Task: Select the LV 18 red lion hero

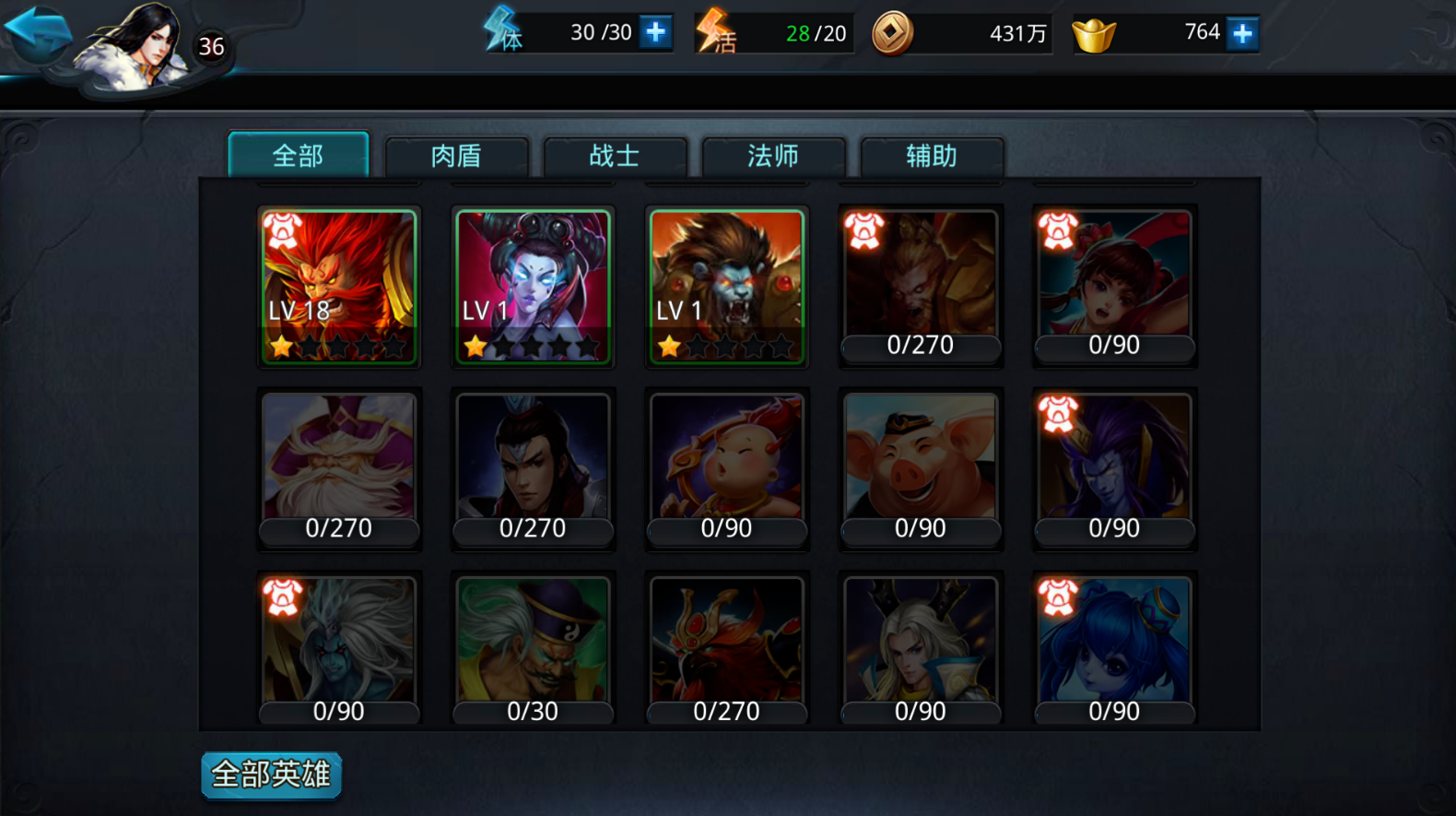Action: point(338,286)
